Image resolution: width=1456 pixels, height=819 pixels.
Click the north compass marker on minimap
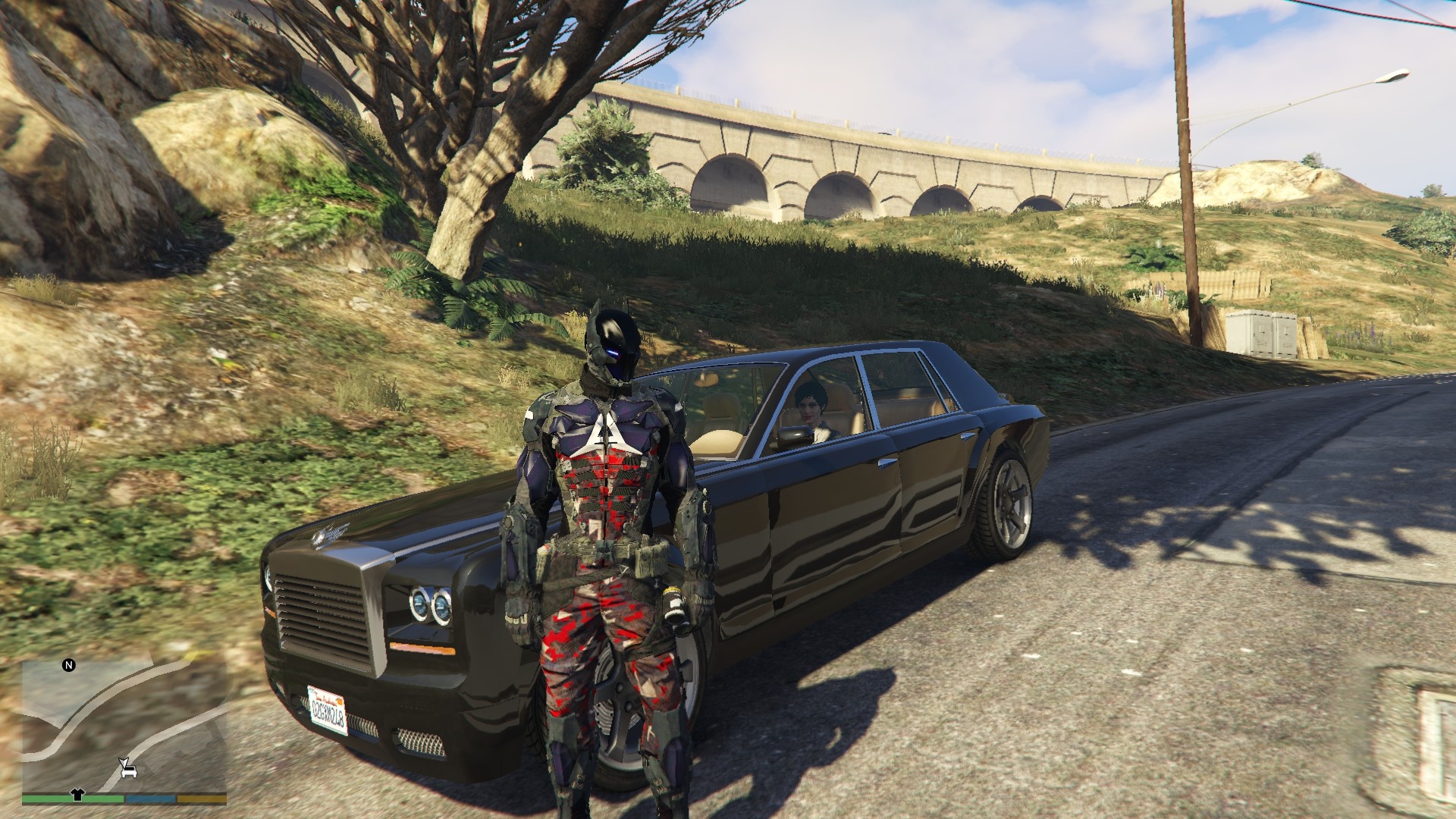coord(69,666)
